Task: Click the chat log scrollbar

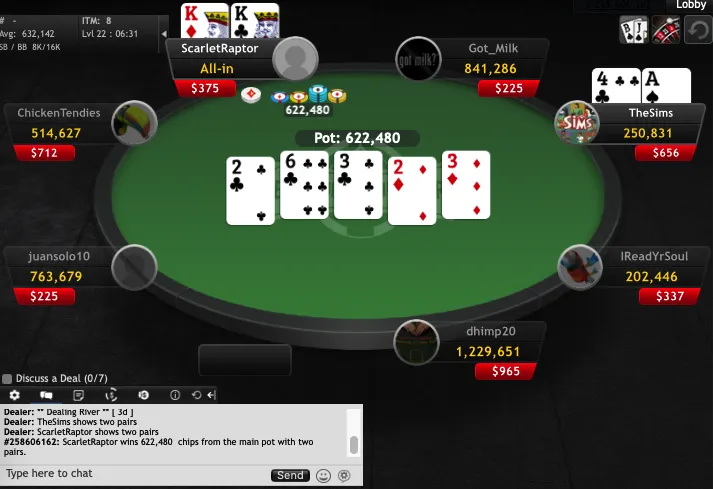Action: 353,444
